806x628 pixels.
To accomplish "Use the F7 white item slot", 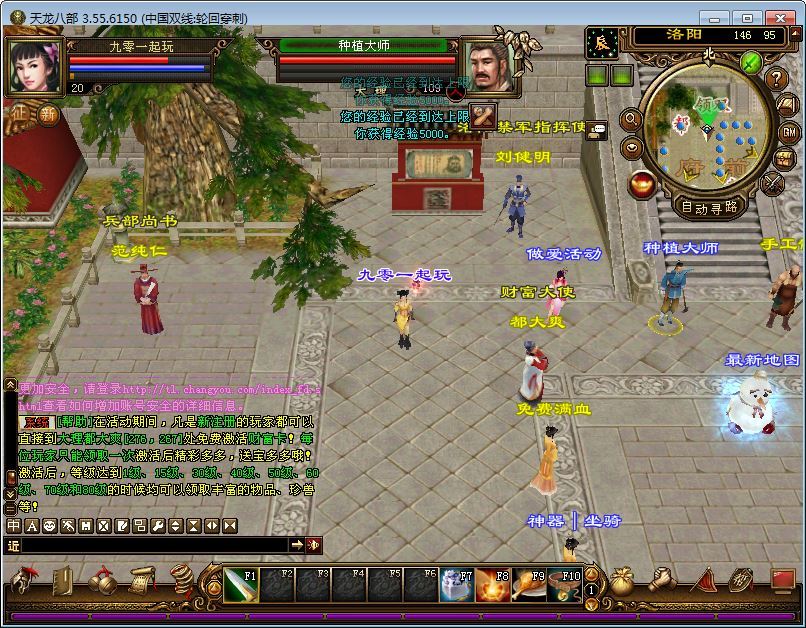I will [x=456, y=585].
